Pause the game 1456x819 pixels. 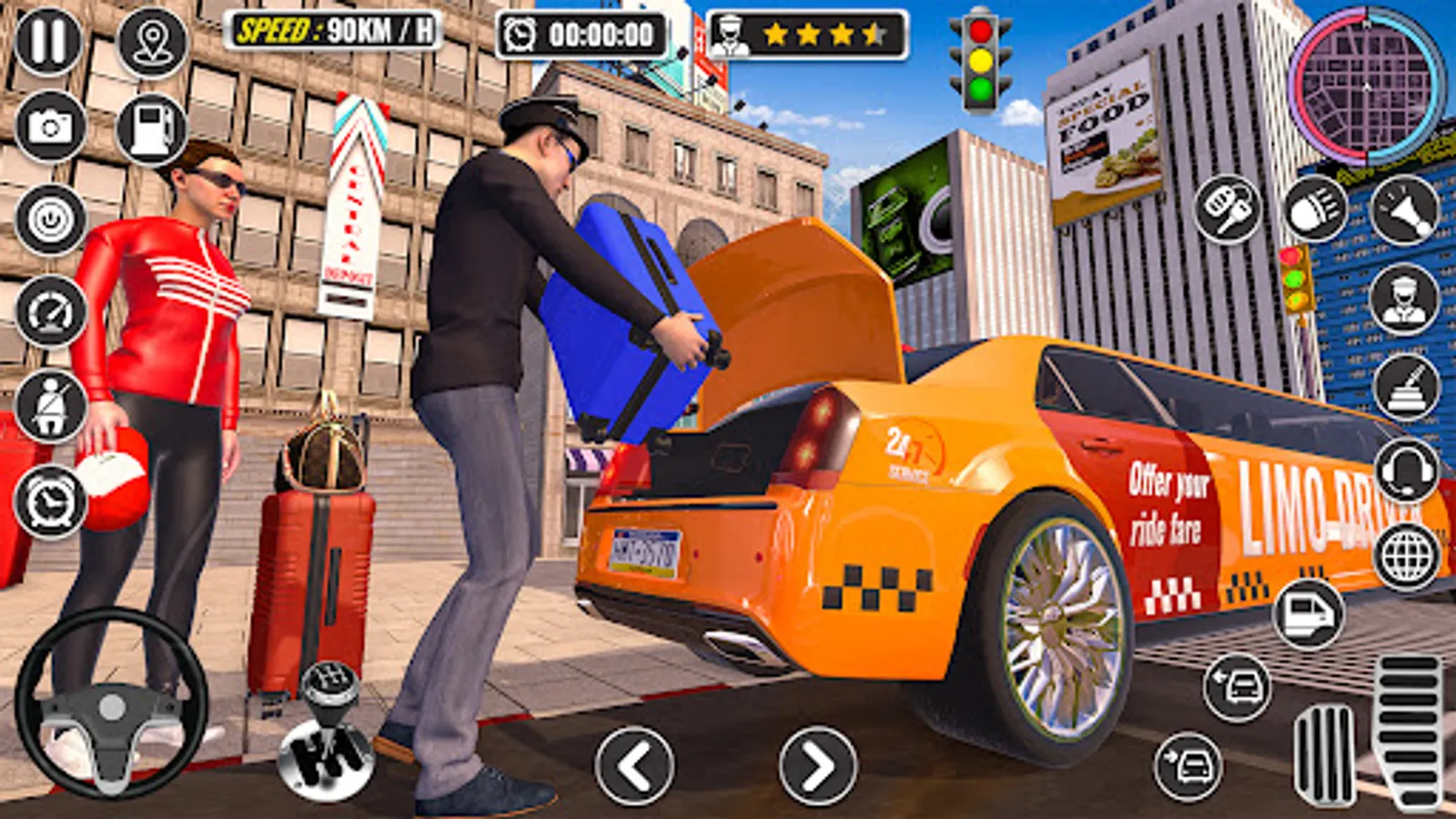(x=50, y=41)
